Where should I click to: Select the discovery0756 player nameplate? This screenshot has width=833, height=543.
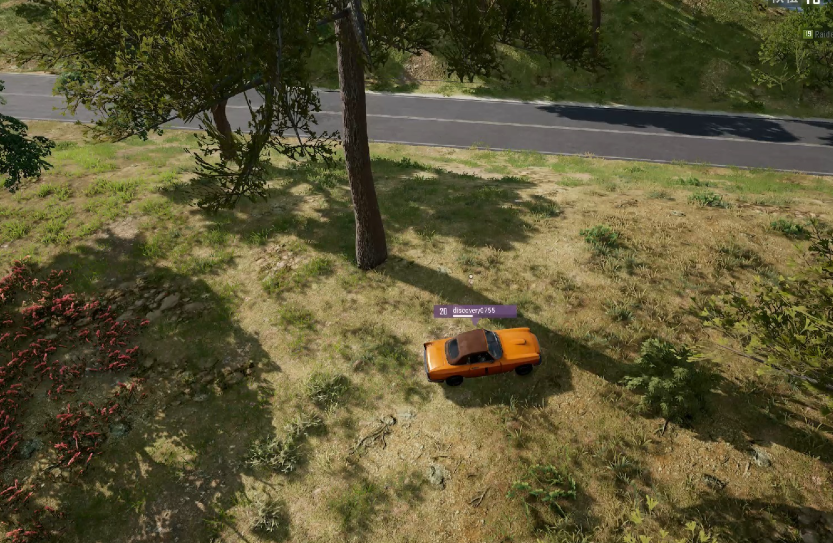pyautogui.click(x=476, y=311)
